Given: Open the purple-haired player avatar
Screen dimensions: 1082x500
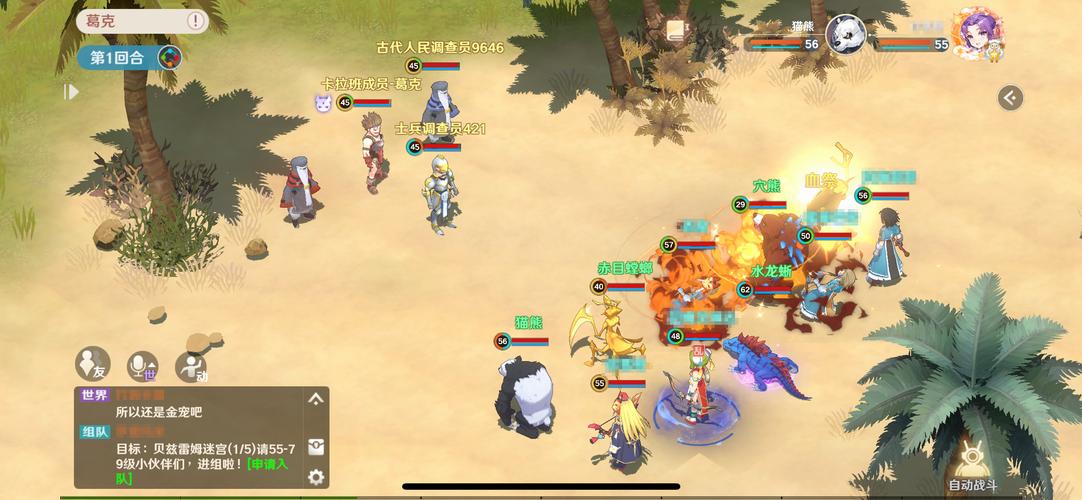Looking at the screenshot, I should pyautogui.click(x=977, y=36).
